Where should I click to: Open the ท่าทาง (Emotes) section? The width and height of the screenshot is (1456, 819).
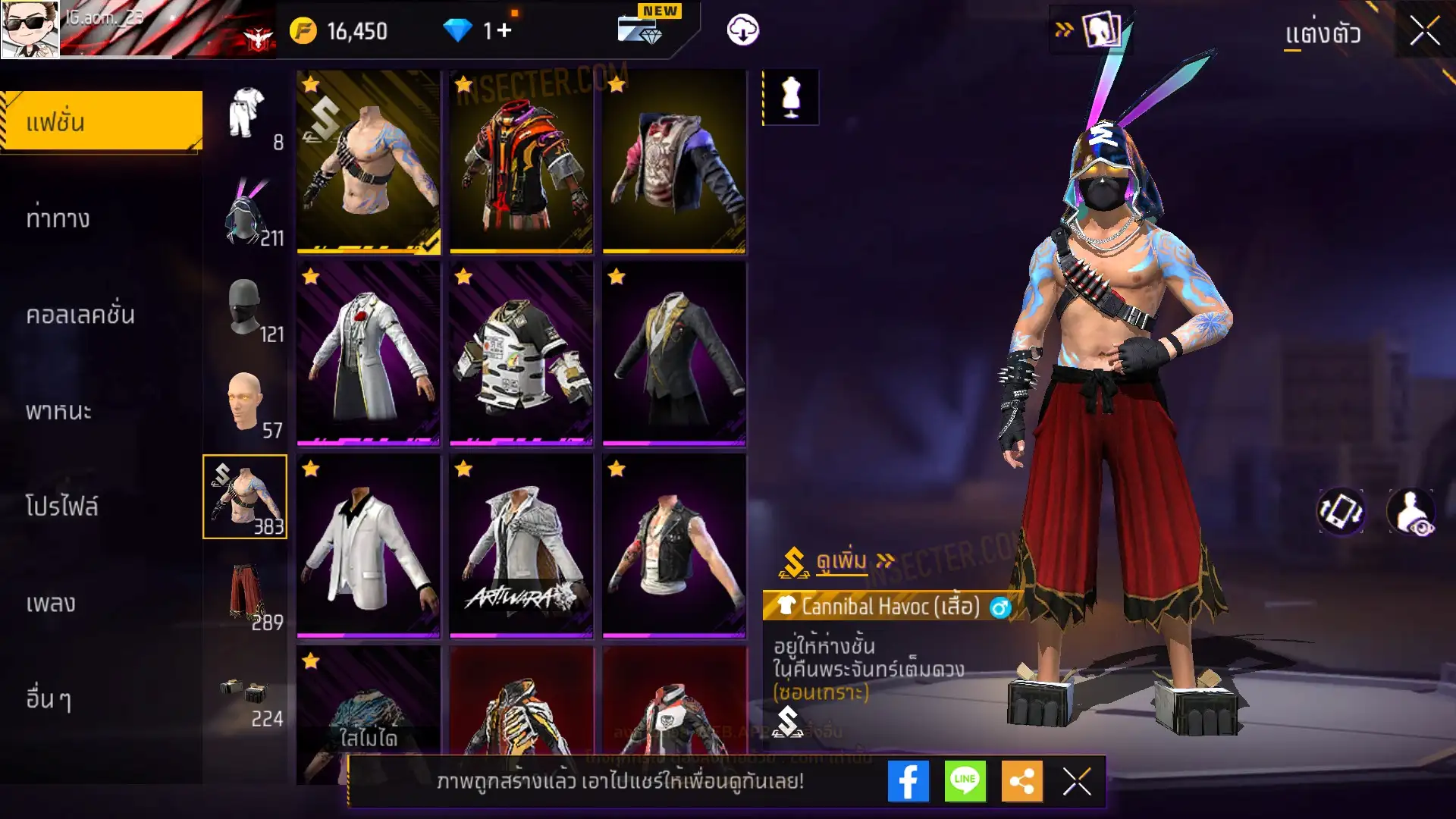pos(58,218)
